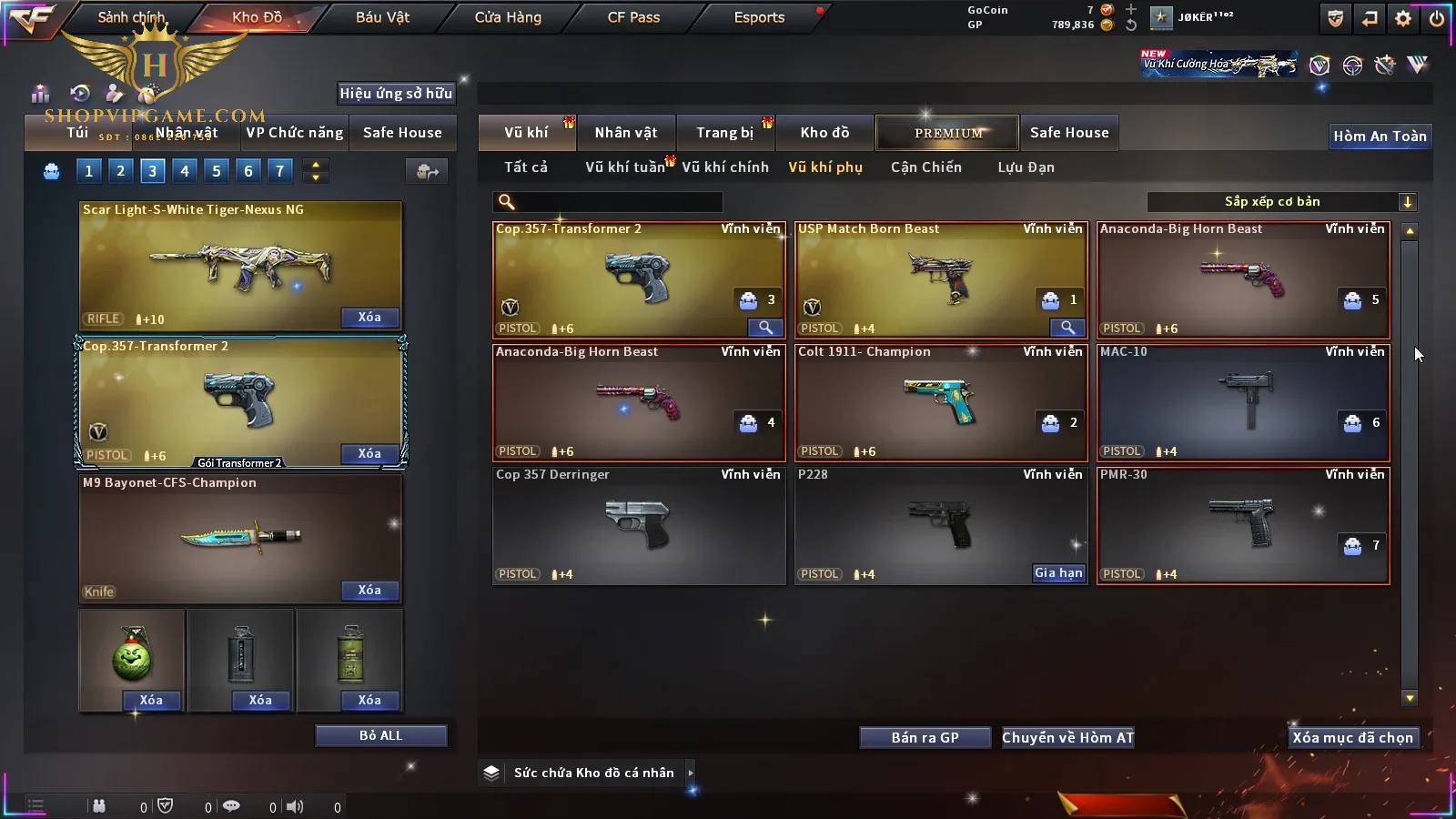Select the Vũ khí chính filter
The height and width of the screenshot is (819, 1456).
(725, 167)
